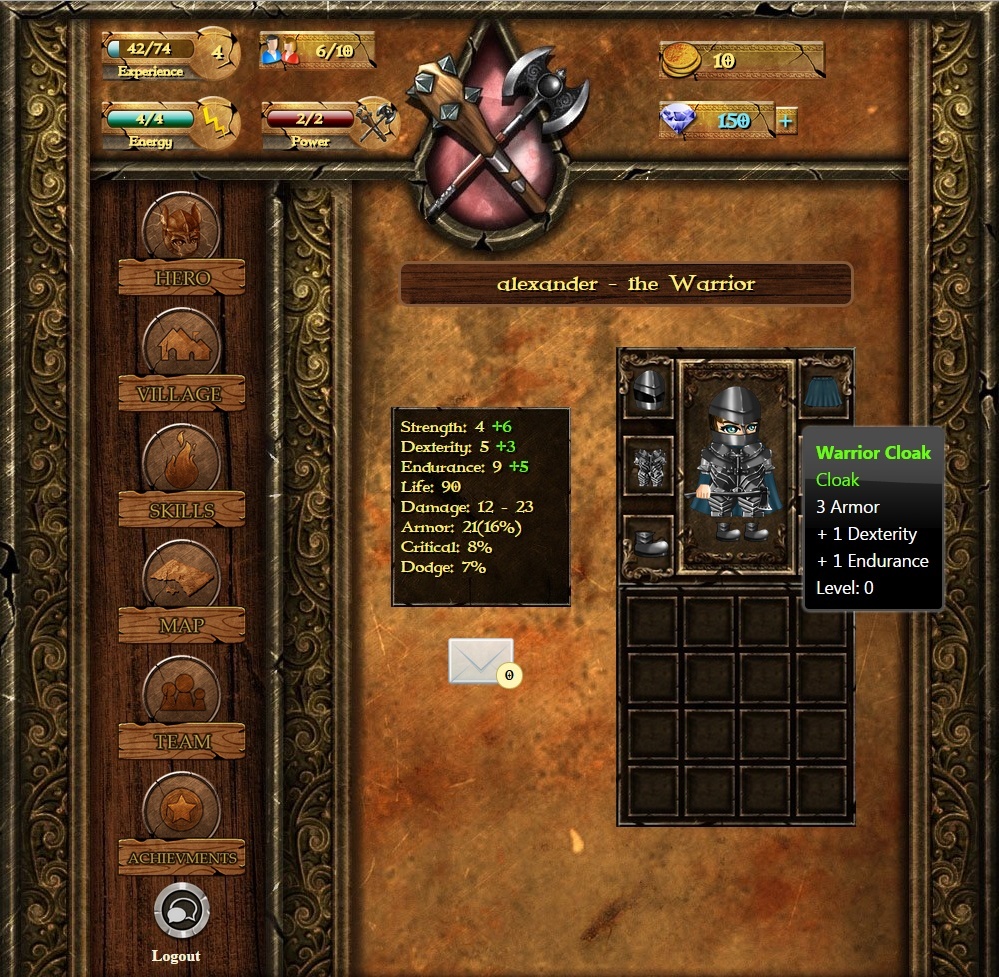The height and width of the screenshot is (977, 999).
Task: Select the equipped Warrior Cloak slot
Action: 825,389
